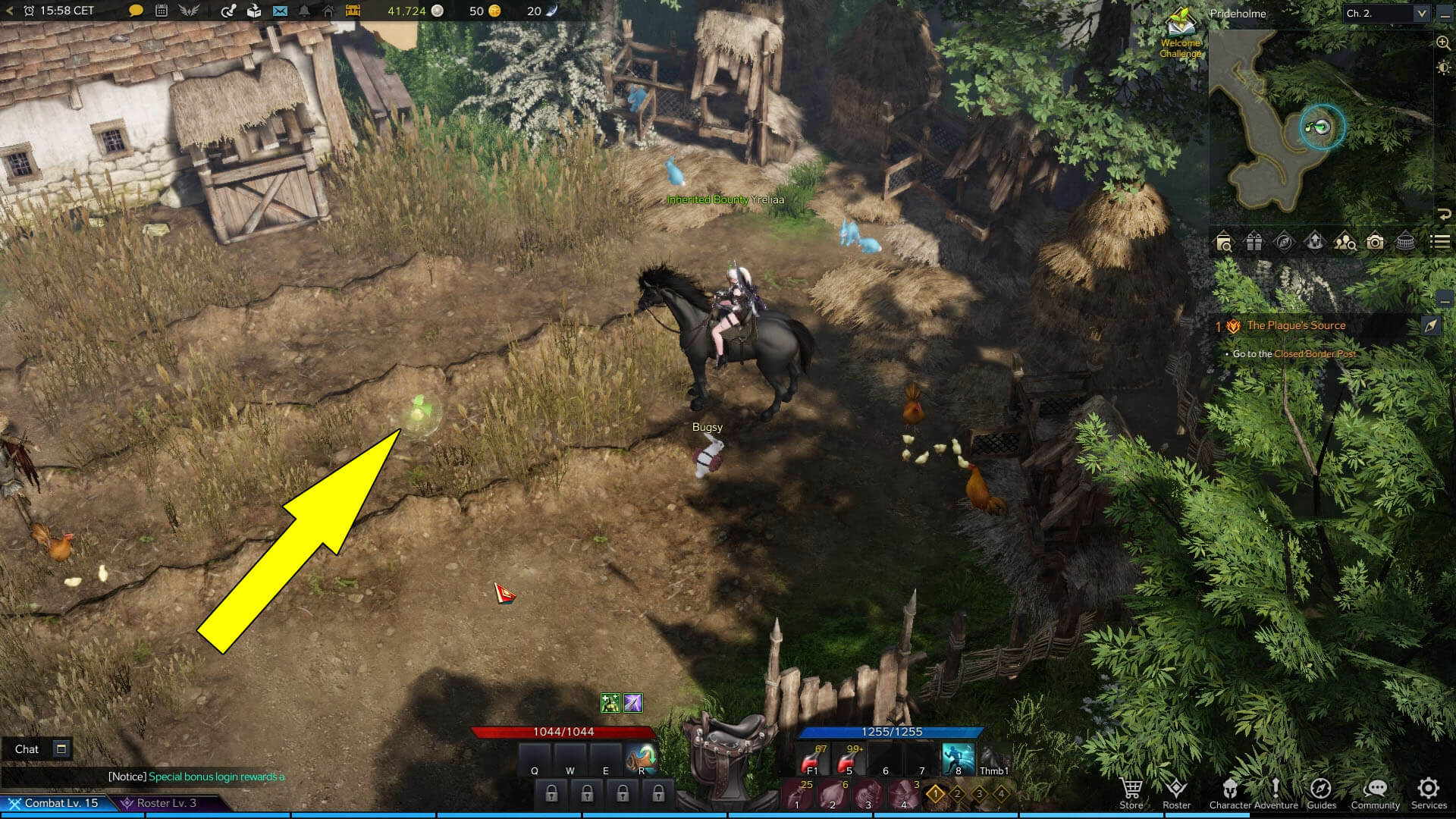1456x819 pixels.
Task: Open the in-game mail icon
Action: [281, 11]
